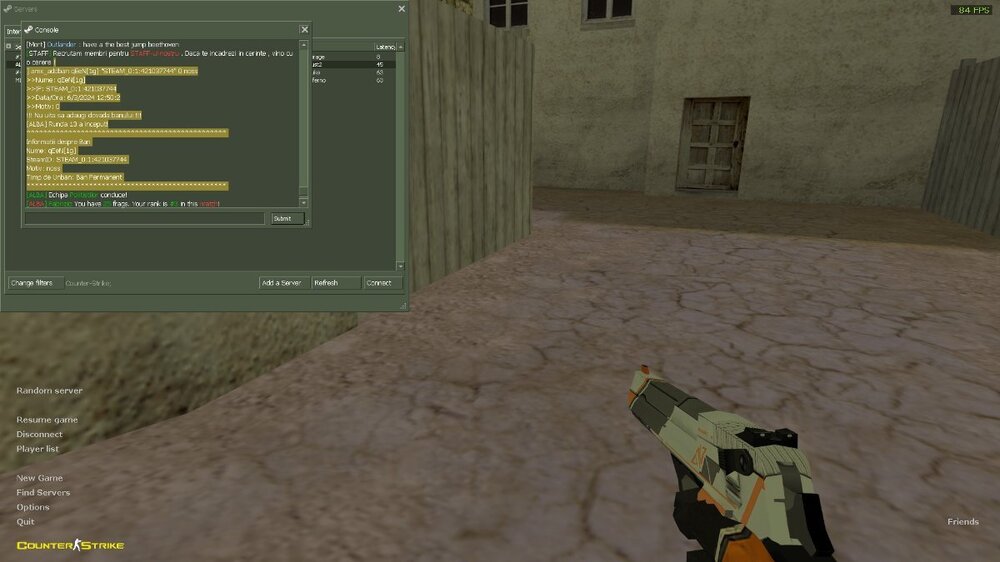
Task: Close the Console window
Action: coord(304,30)
